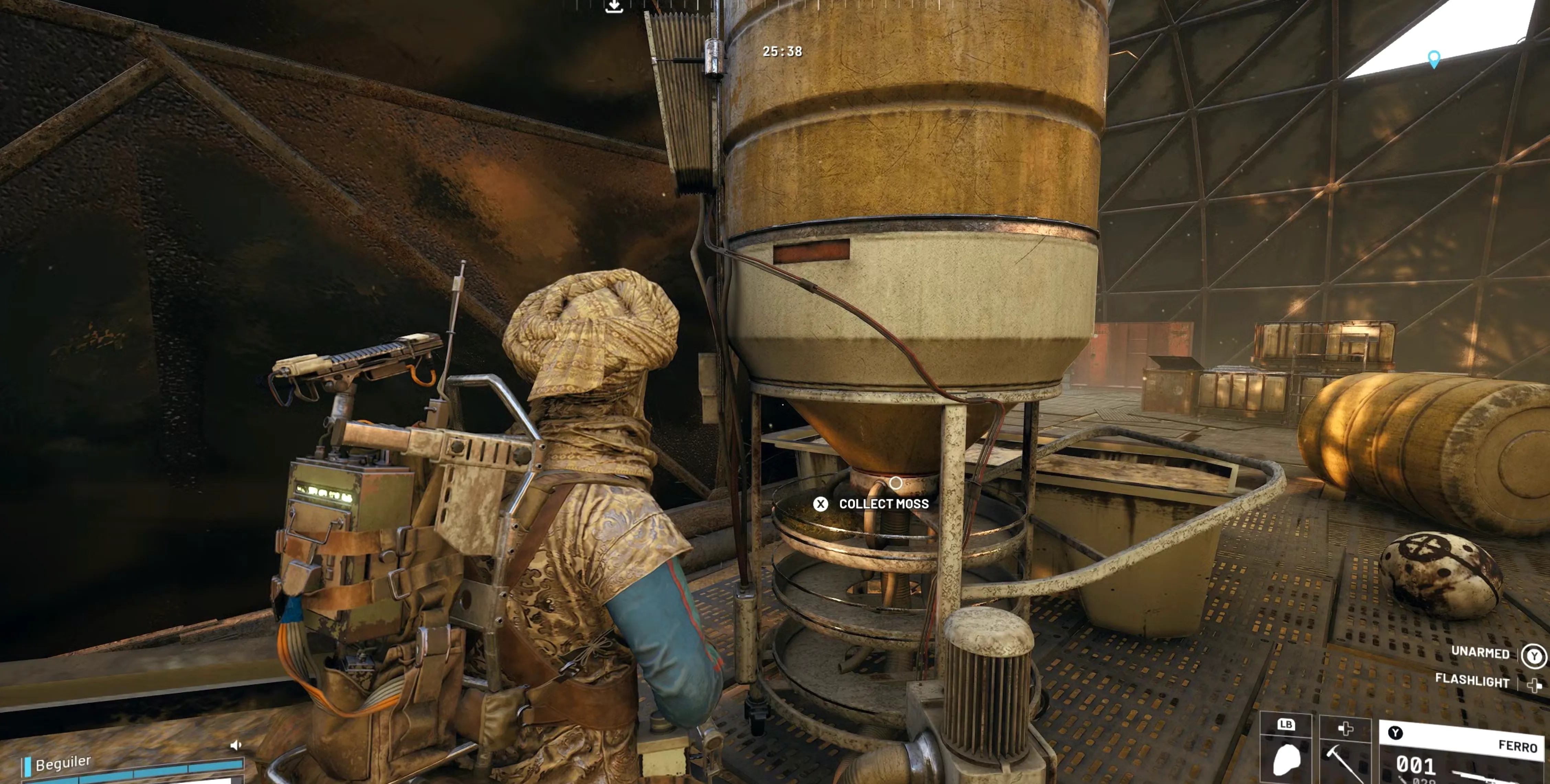Toggle the Flashlight option

point(1472,681)
